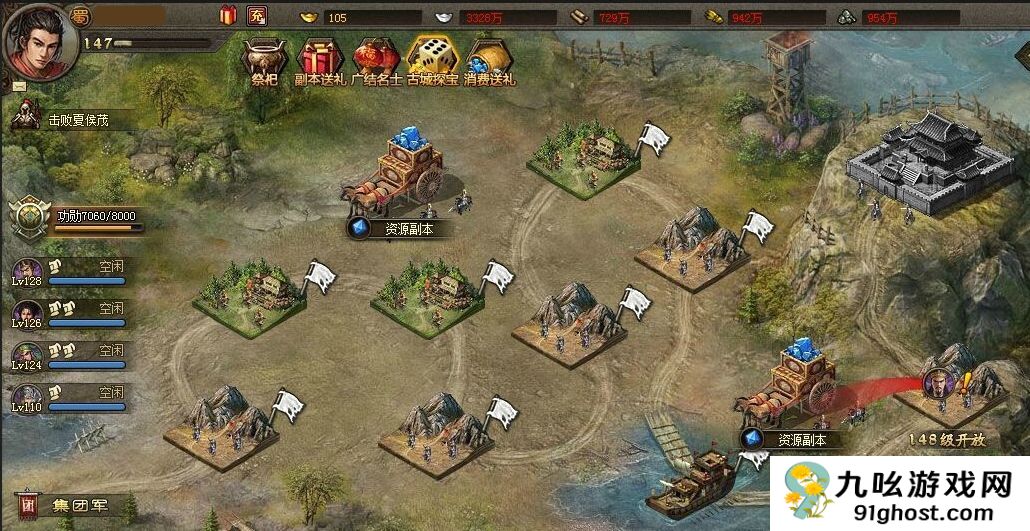
Task: Open the 祭祀 sacrifice cauldron icon
Action: coord(262,58)
